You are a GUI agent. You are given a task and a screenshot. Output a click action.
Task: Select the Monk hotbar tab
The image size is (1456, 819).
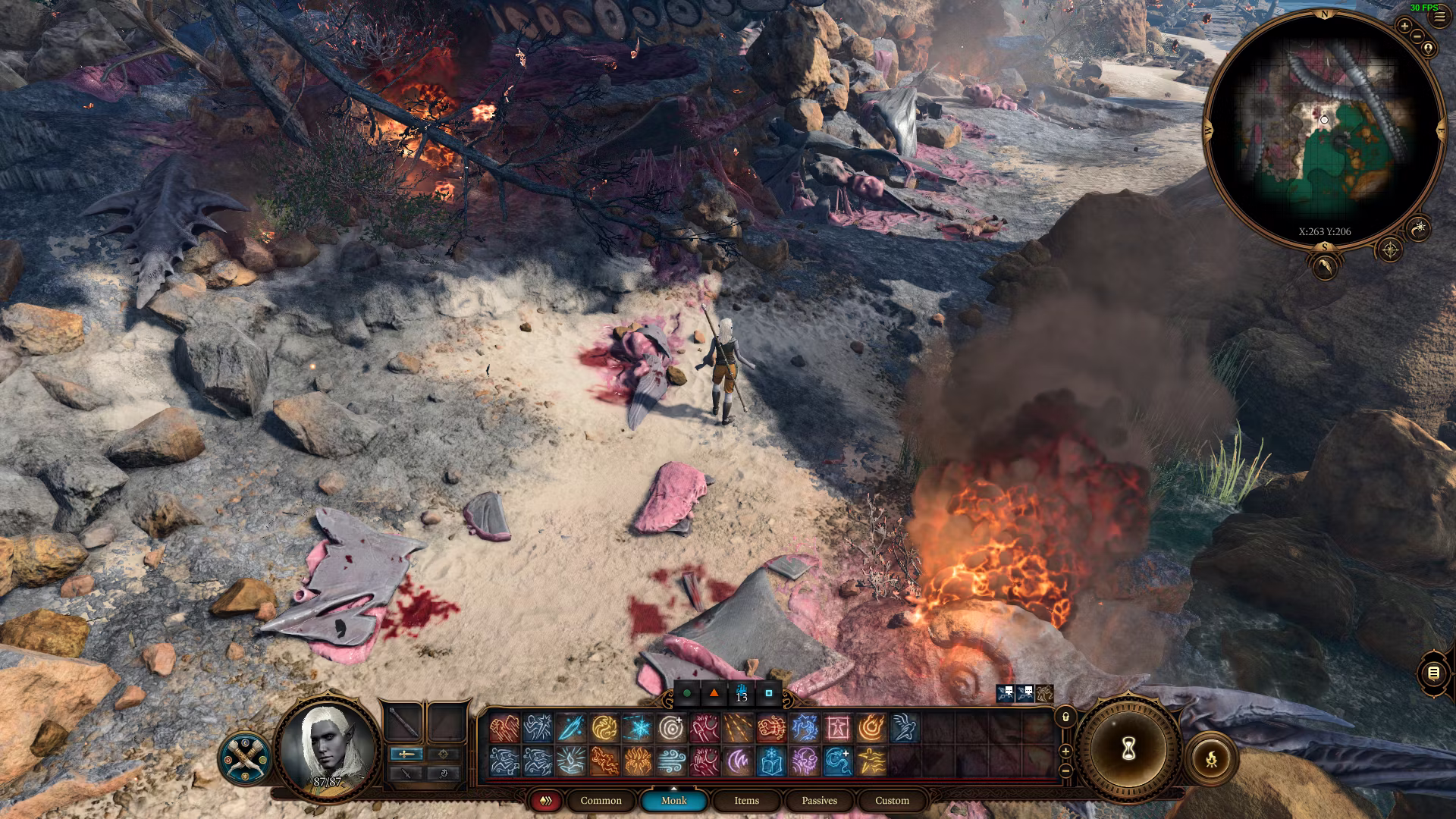[673, 800]
